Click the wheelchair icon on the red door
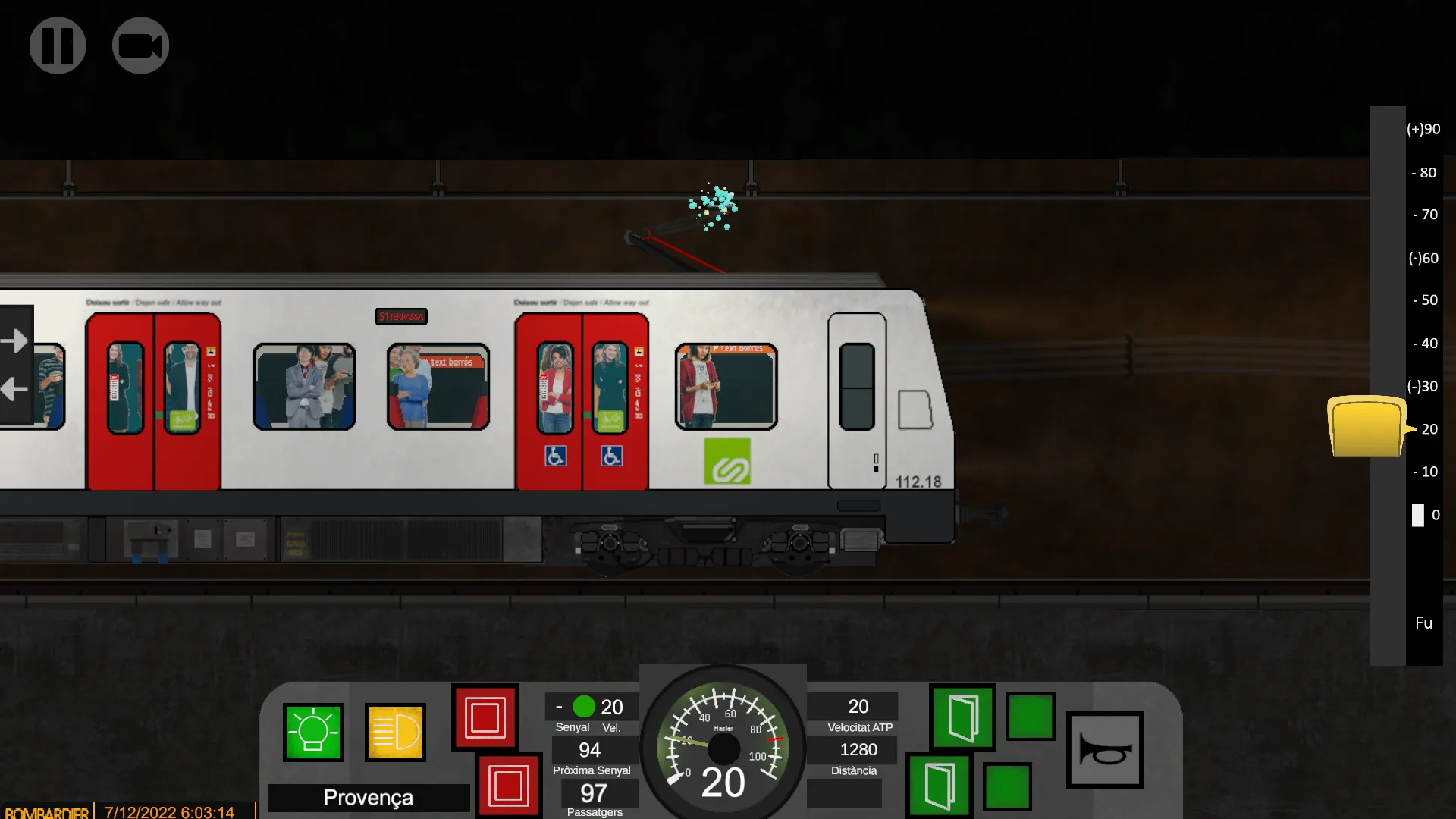The image size is (1456, 819). click(x=554, y=456)
